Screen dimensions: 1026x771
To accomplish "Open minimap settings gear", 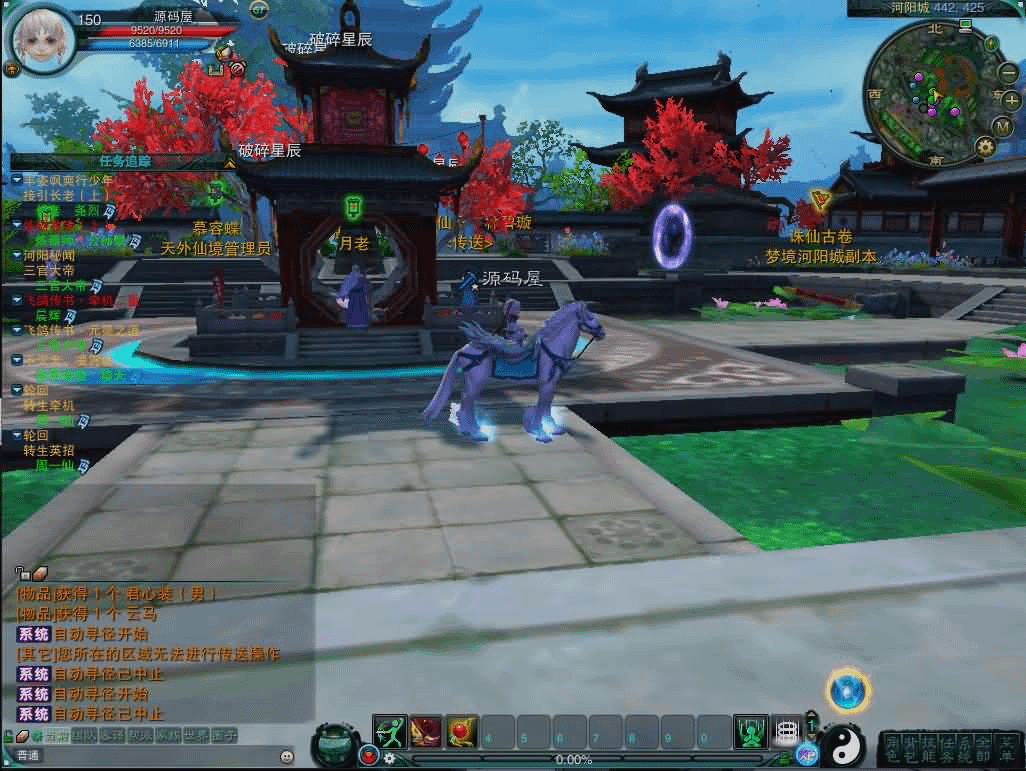I will [985, 147].
